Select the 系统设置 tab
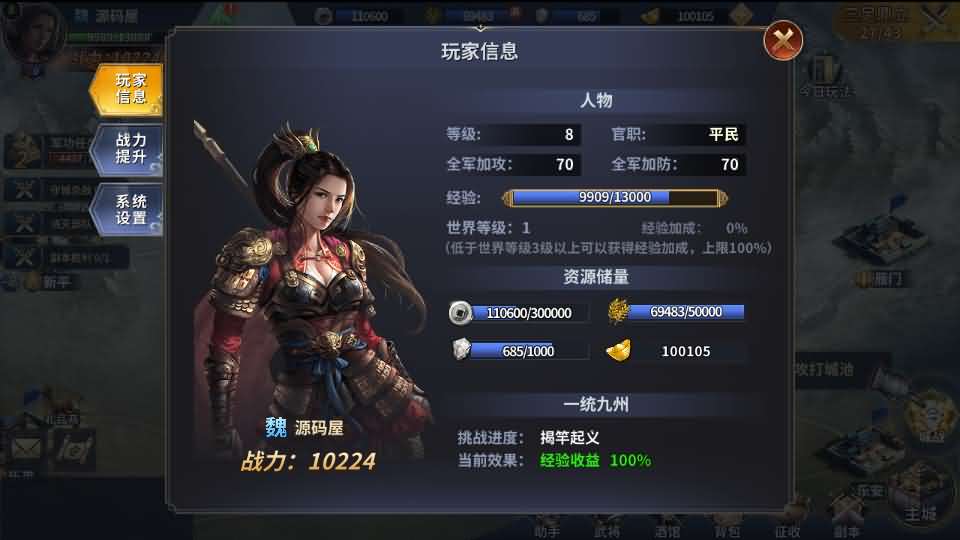 pyautogui.click(x=129, y=209)
